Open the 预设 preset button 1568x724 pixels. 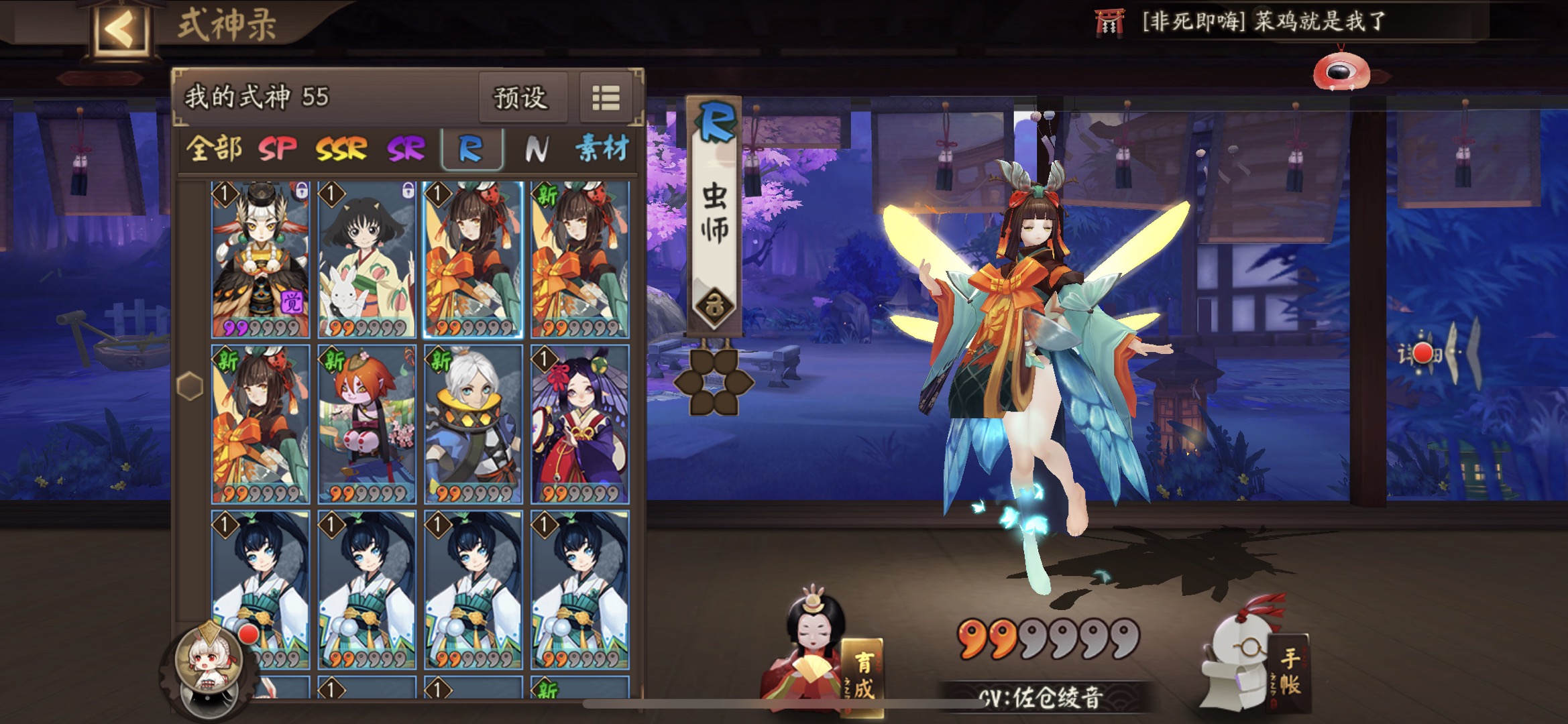point(520,99)
